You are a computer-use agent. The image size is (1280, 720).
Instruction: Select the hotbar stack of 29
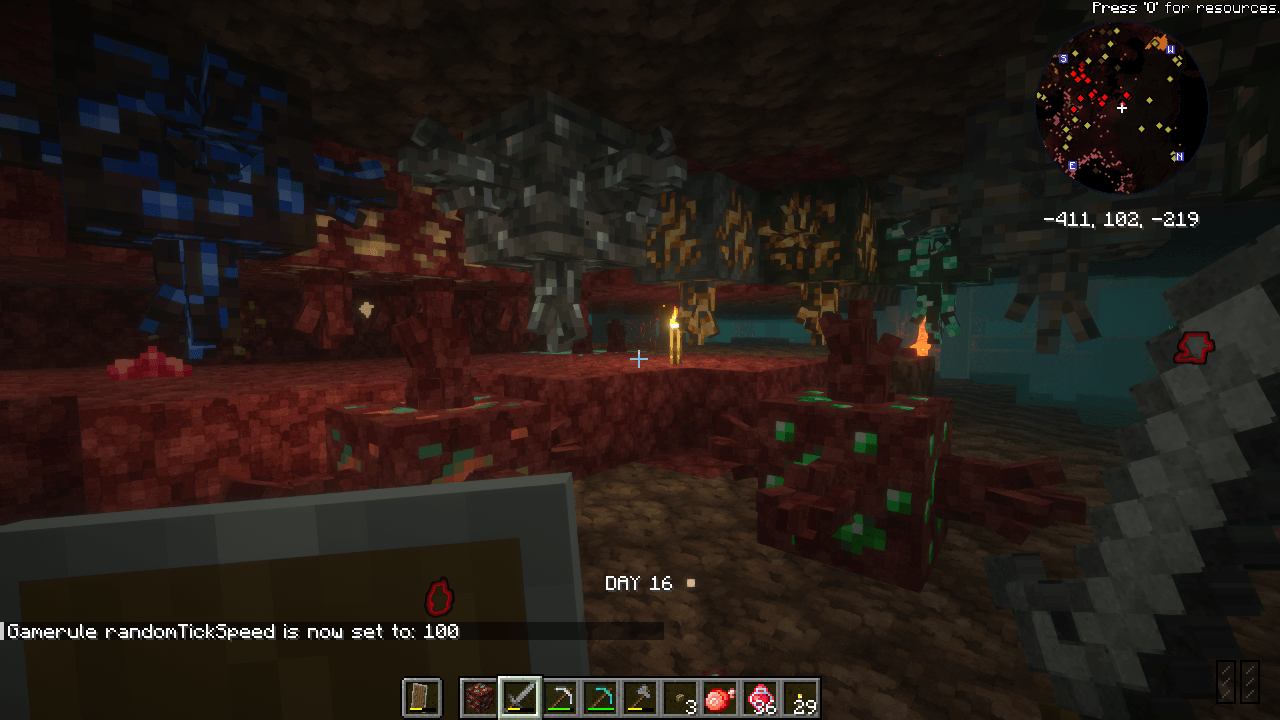(800, 697)
